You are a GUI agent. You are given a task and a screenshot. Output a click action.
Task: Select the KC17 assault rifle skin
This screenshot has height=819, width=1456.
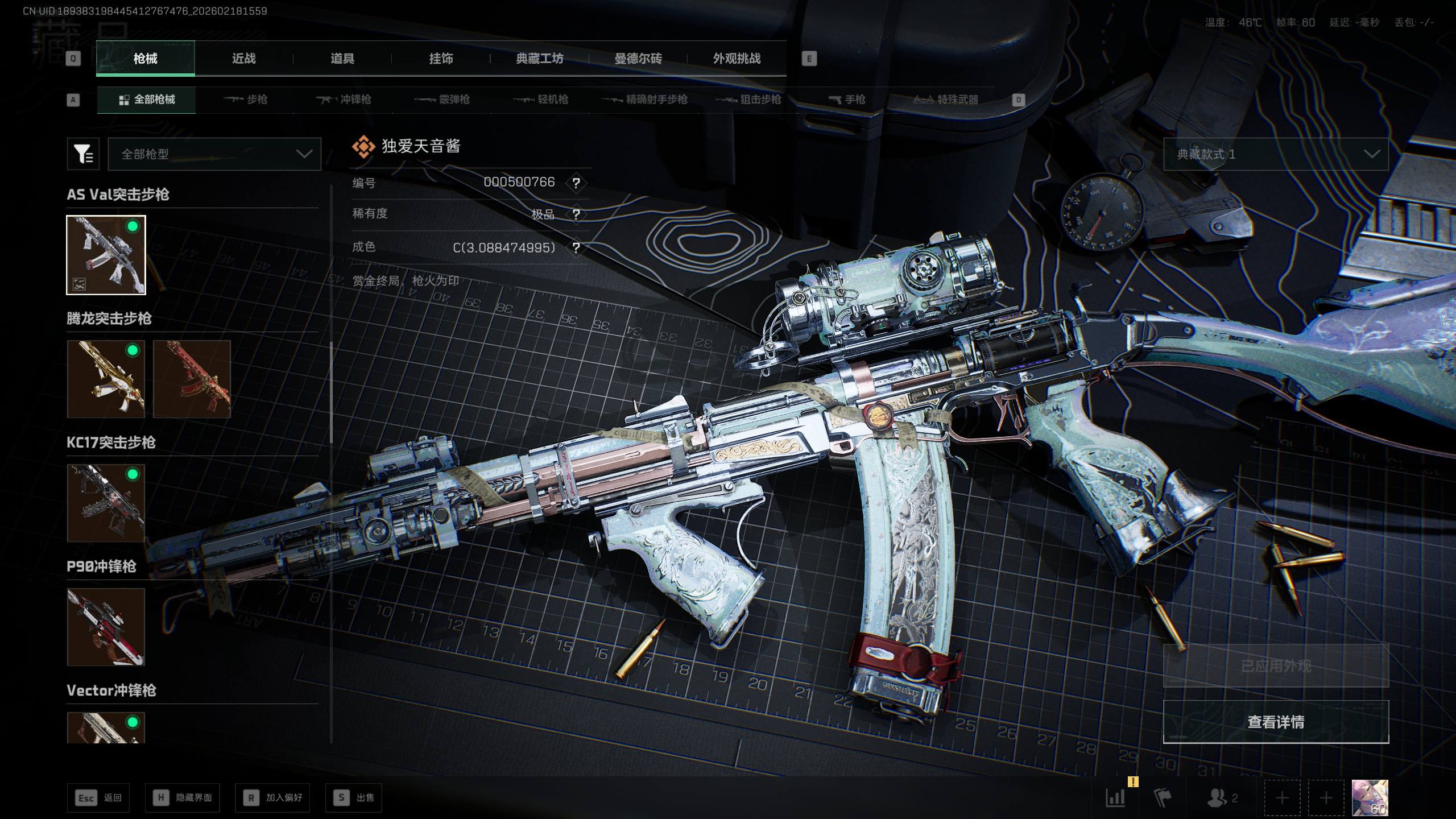(106, 503)
